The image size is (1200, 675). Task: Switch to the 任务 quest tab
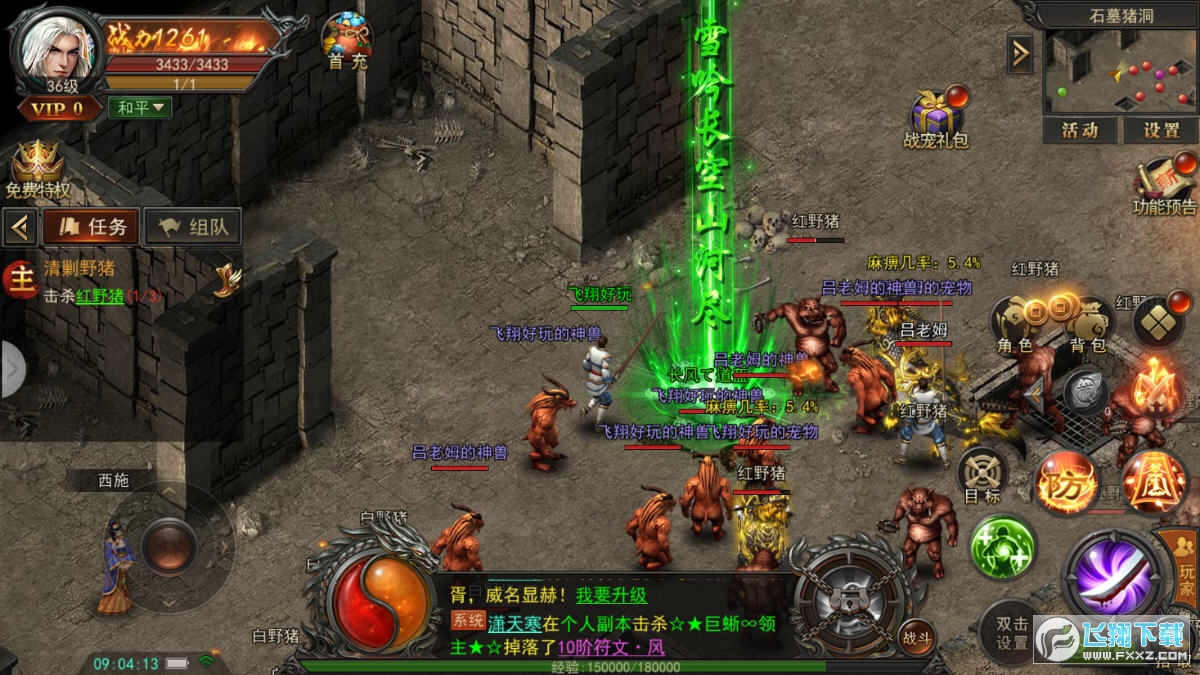pos(91,226)
